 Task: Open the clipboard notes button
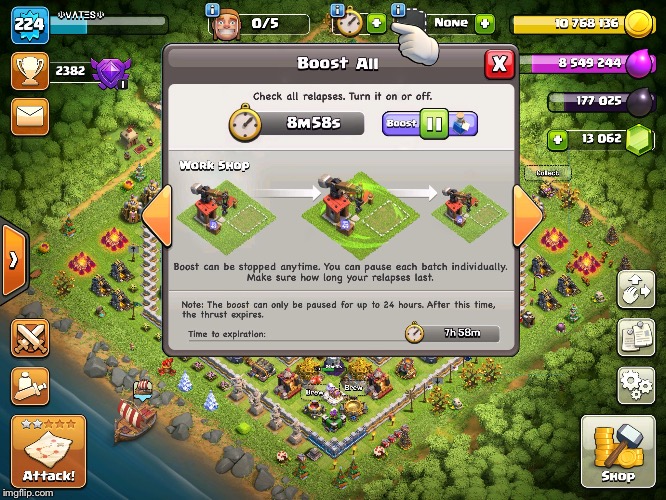click(x=635, y=337)
